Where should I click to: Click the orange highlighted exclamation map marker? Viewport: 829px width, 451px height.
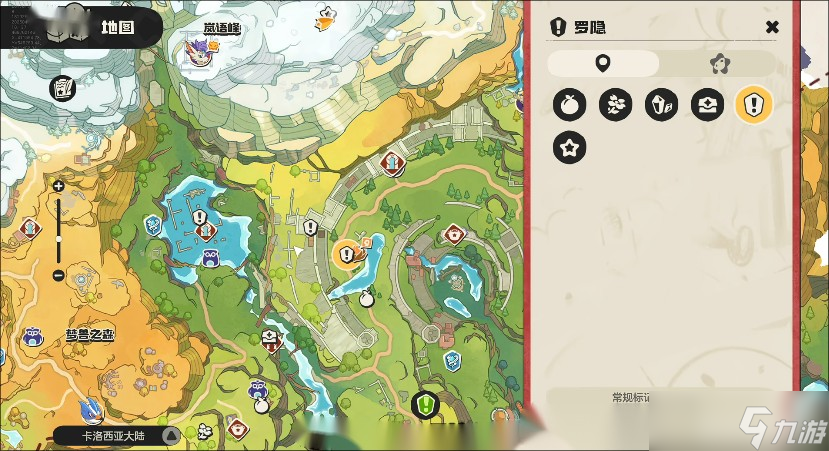coord(347,253)
